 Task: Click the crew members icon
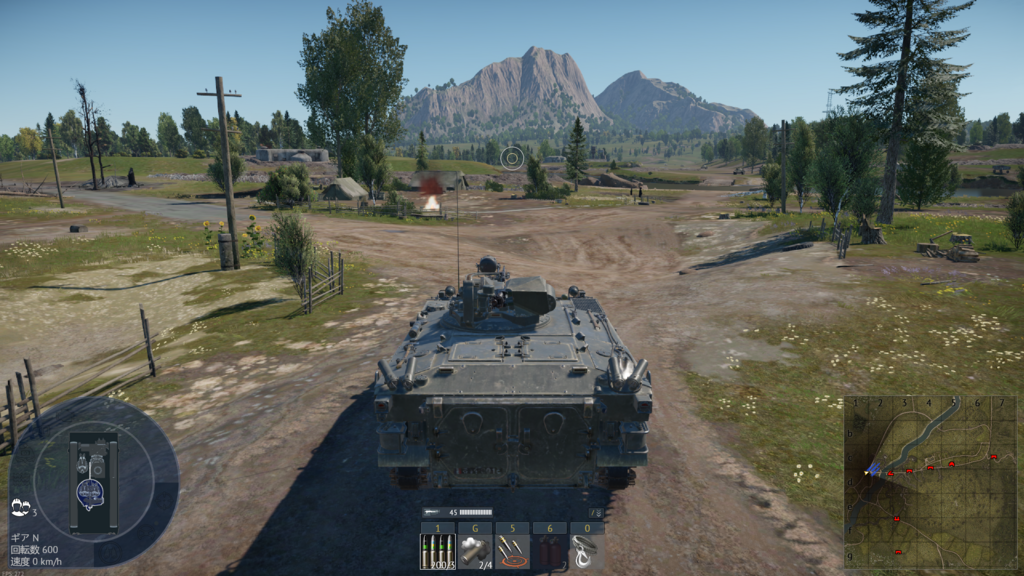click(19, 509)
